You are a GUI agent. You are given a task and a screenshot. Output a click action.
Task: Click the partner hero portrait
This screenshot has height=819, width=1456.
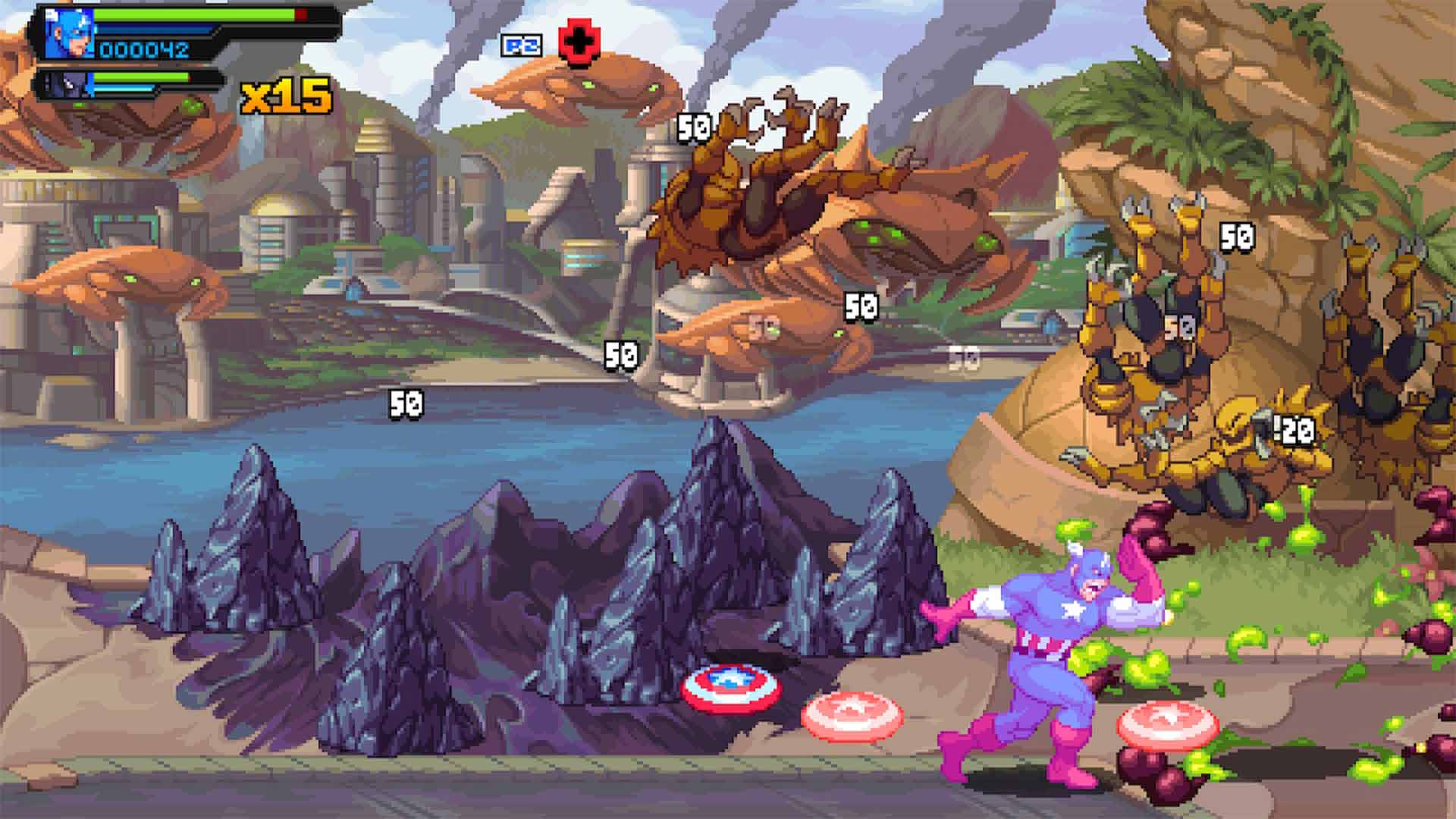tap(64, 84)
